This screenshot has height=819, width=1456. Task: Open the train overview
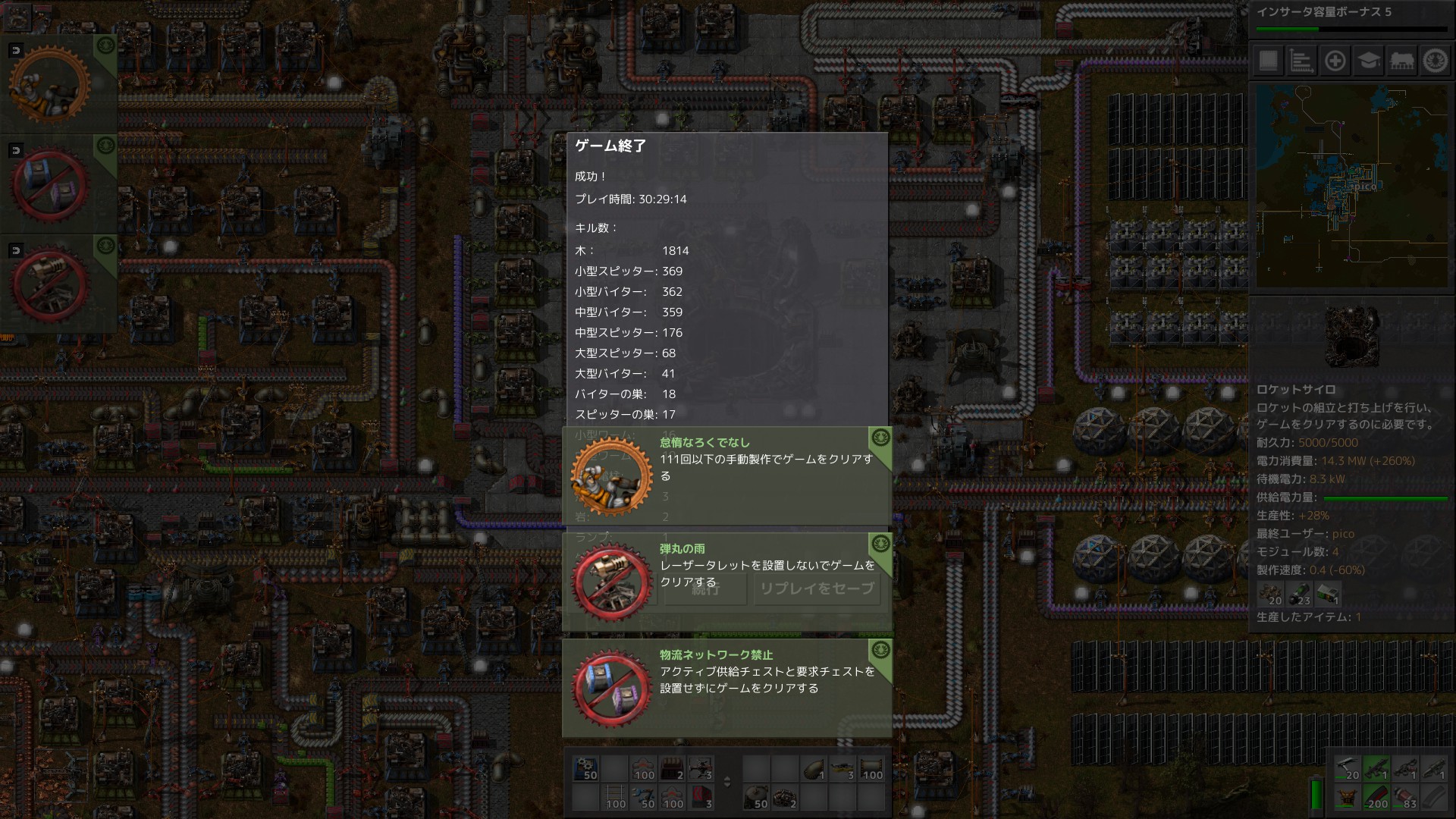click(x=1404, y=61)
